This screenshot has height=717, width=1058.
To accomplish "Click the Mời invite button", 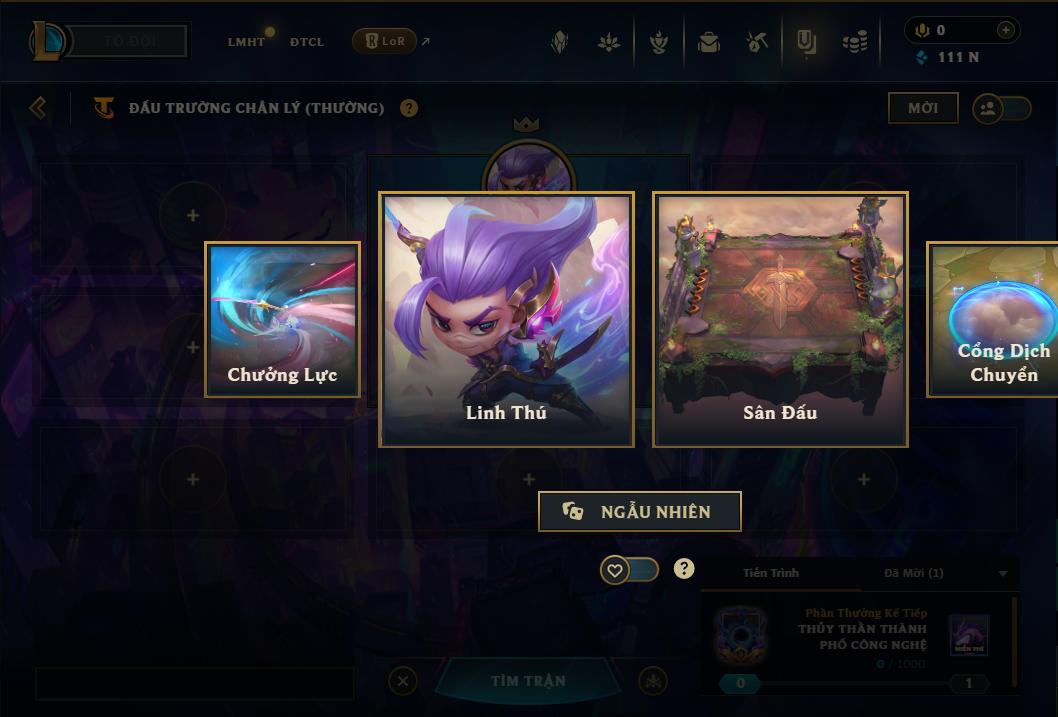I will coord(922,108).
